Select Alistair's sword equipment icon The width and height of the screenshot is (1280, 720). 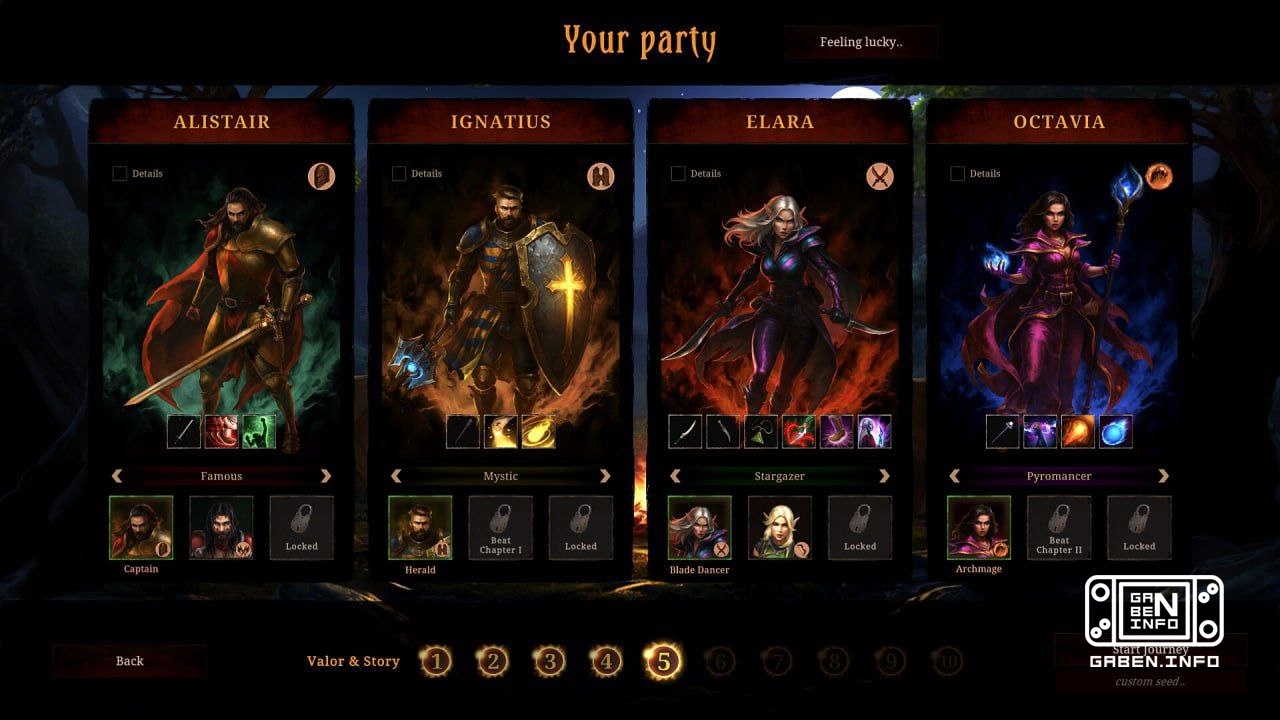point(185,432)
